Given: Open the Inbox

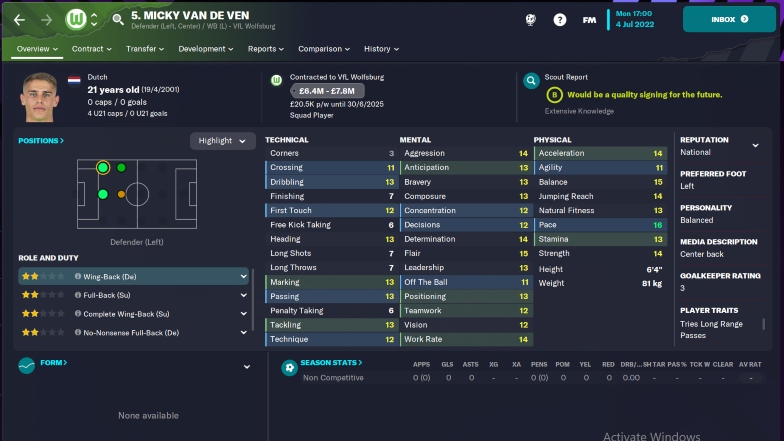Looking at the screenshot, I should click(x=729, y=19).
